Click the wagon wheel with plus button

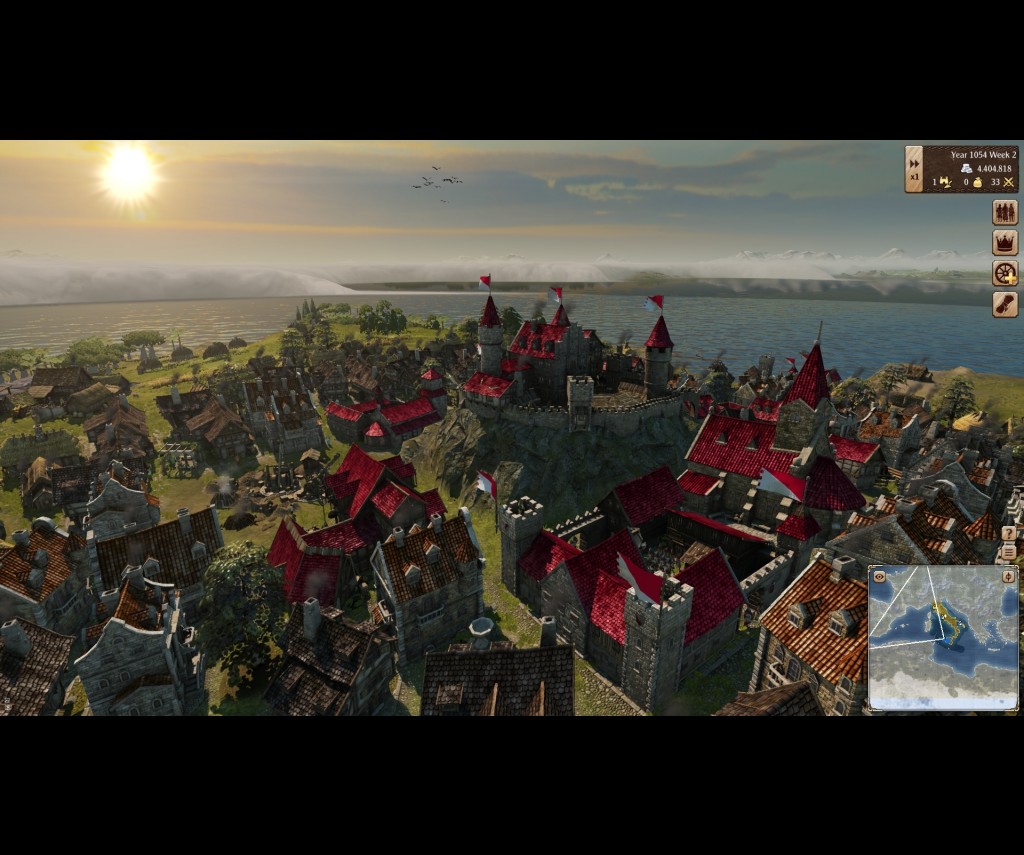pos(1004,274)
